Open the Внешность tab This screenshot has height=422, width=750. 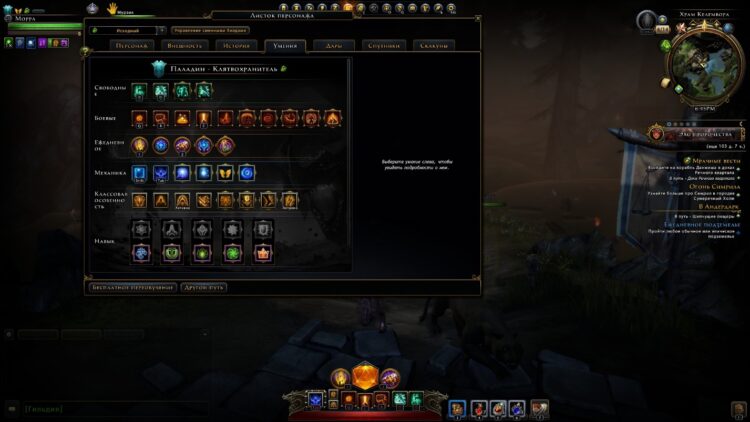[184, 46]
